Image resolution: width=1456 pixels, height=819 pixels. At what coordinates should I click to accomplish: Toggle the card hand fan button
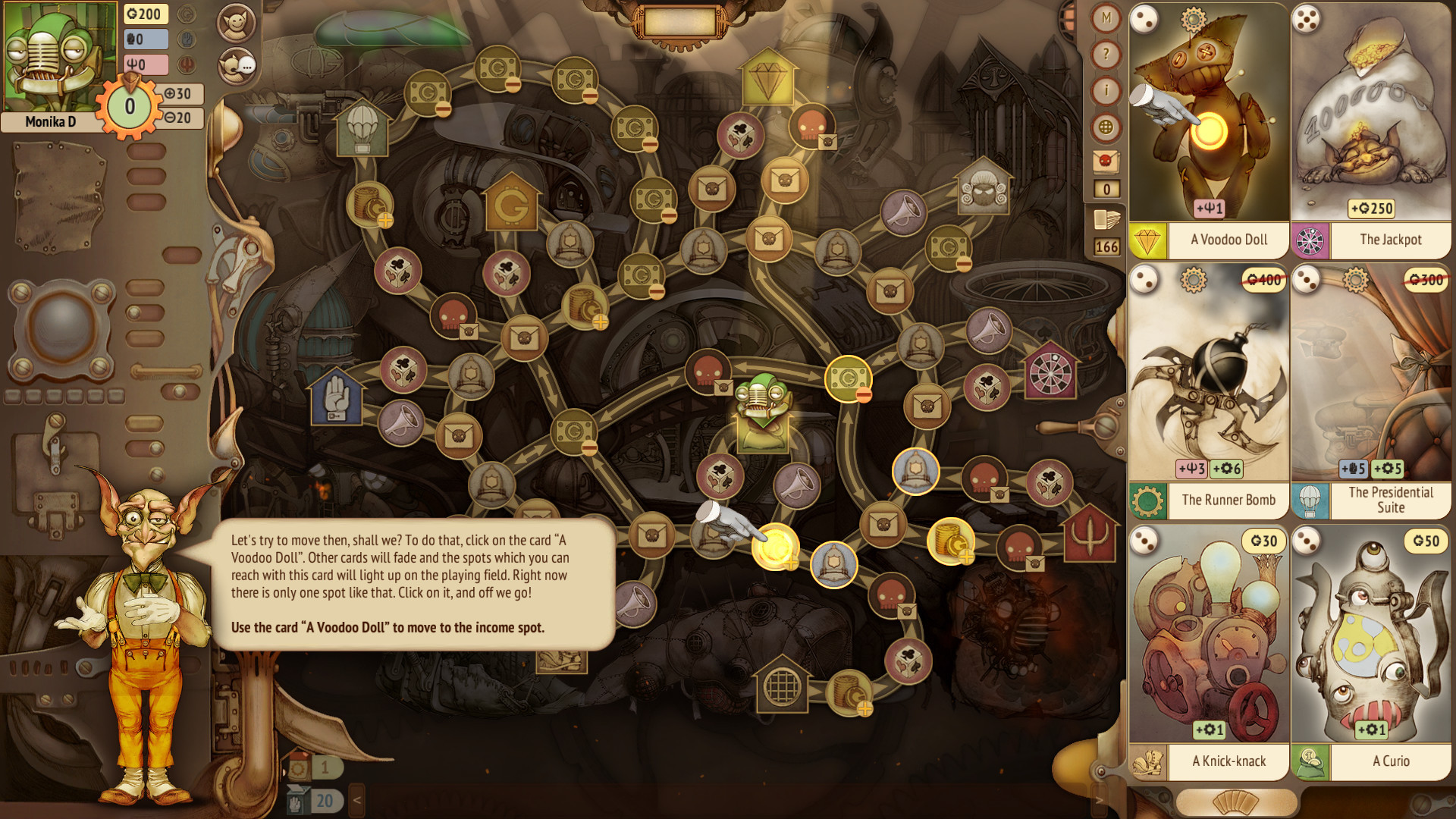tap(1235, 802)
